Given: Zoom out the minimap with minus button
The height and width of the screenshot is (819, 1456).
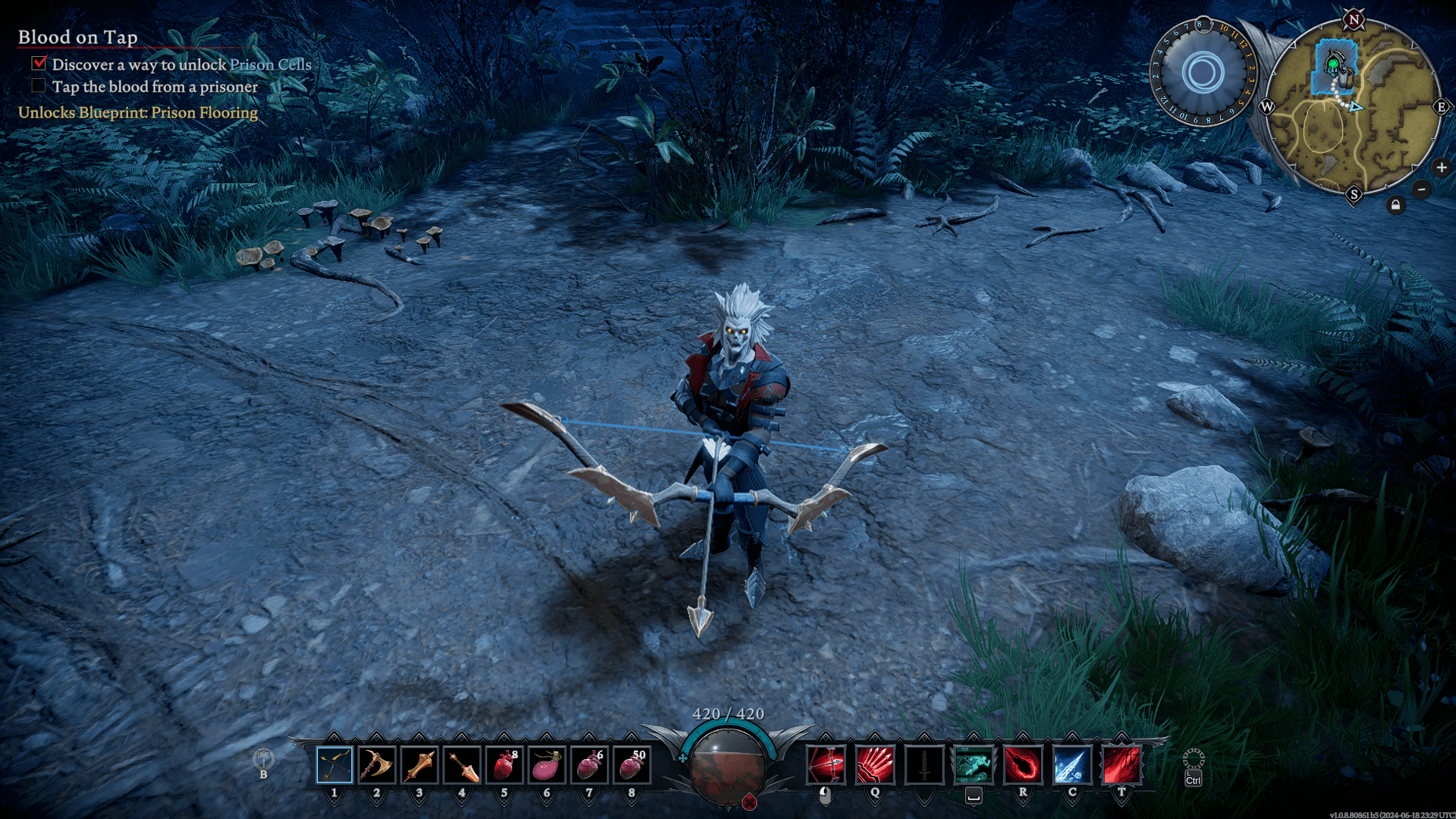Looking at the screenshot, I should tap(1422, 189).
